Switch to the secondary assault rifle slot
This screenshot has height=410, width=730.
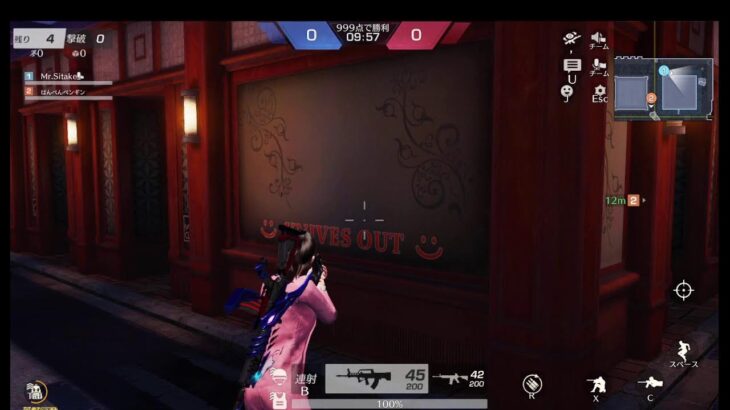click(459, 379)
